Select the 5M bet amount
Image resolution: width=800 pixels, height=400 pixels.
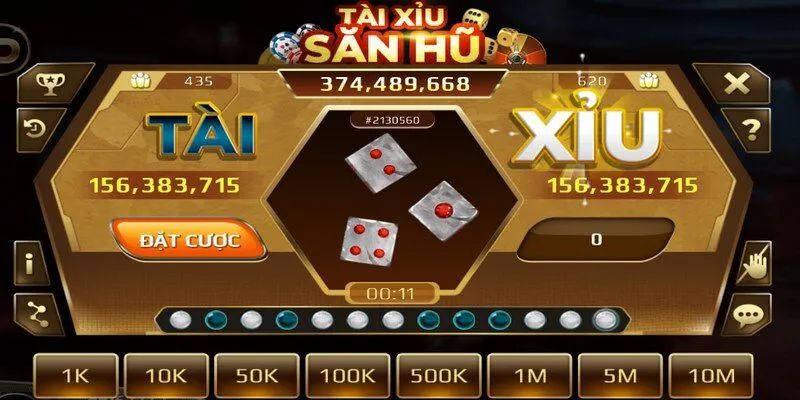click(621, 376)
